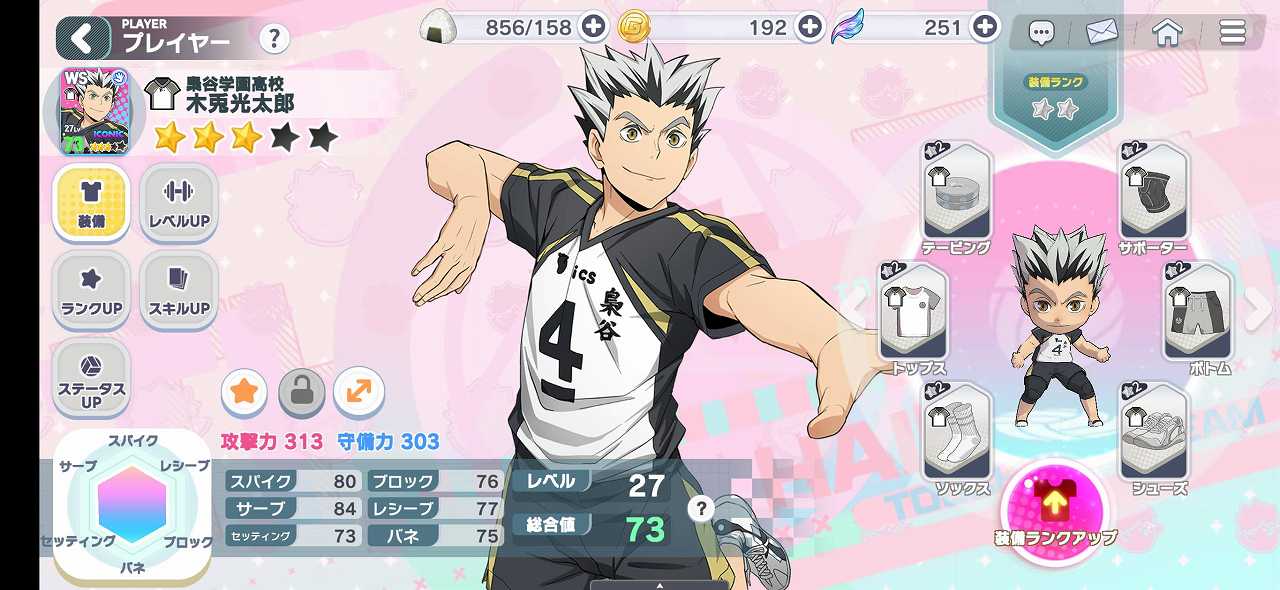Viewport: 1280px width, 590px height.
Task: Choose the スキルUP tab
Action: pos(178,290)
